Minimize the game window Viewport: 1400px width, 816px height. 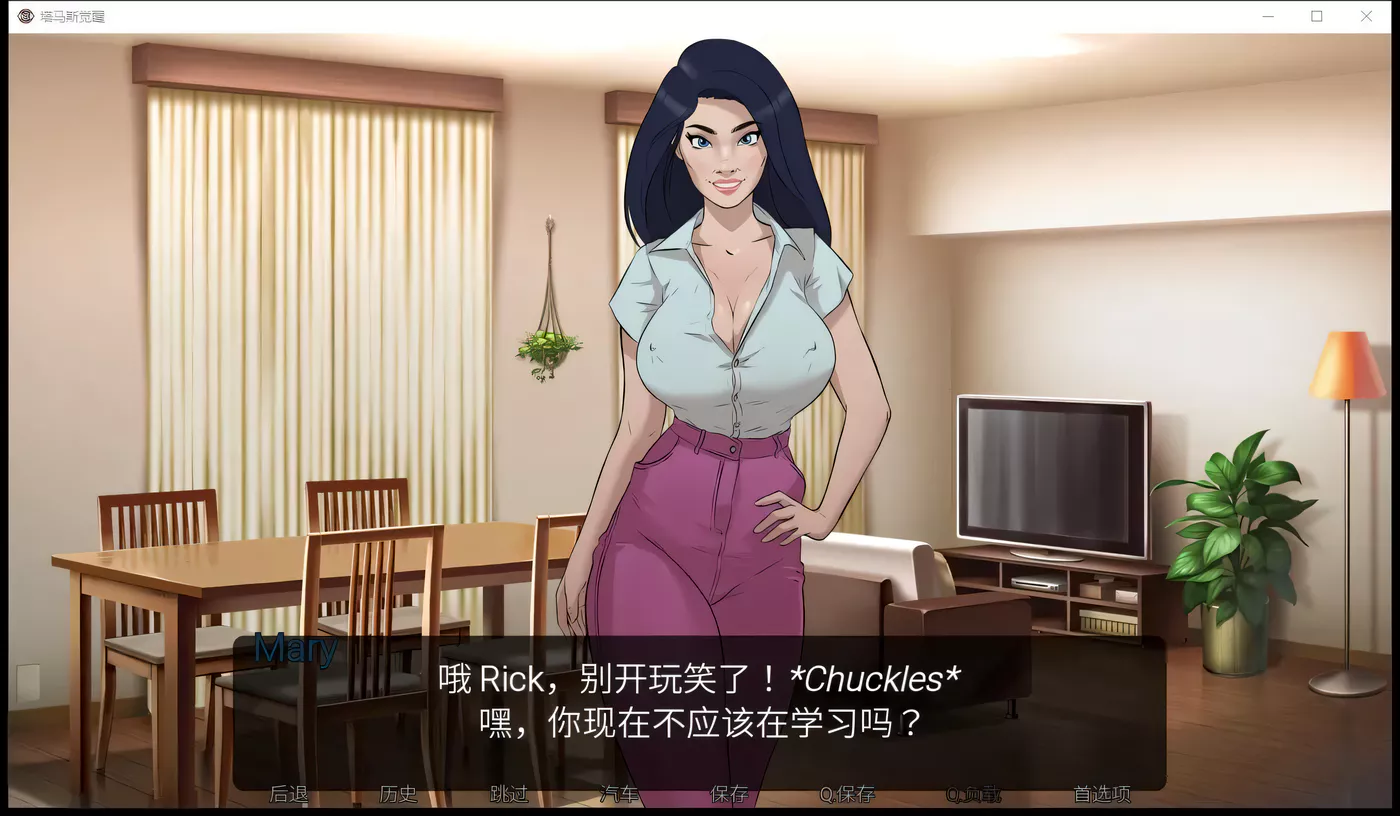pos(1267,16)
